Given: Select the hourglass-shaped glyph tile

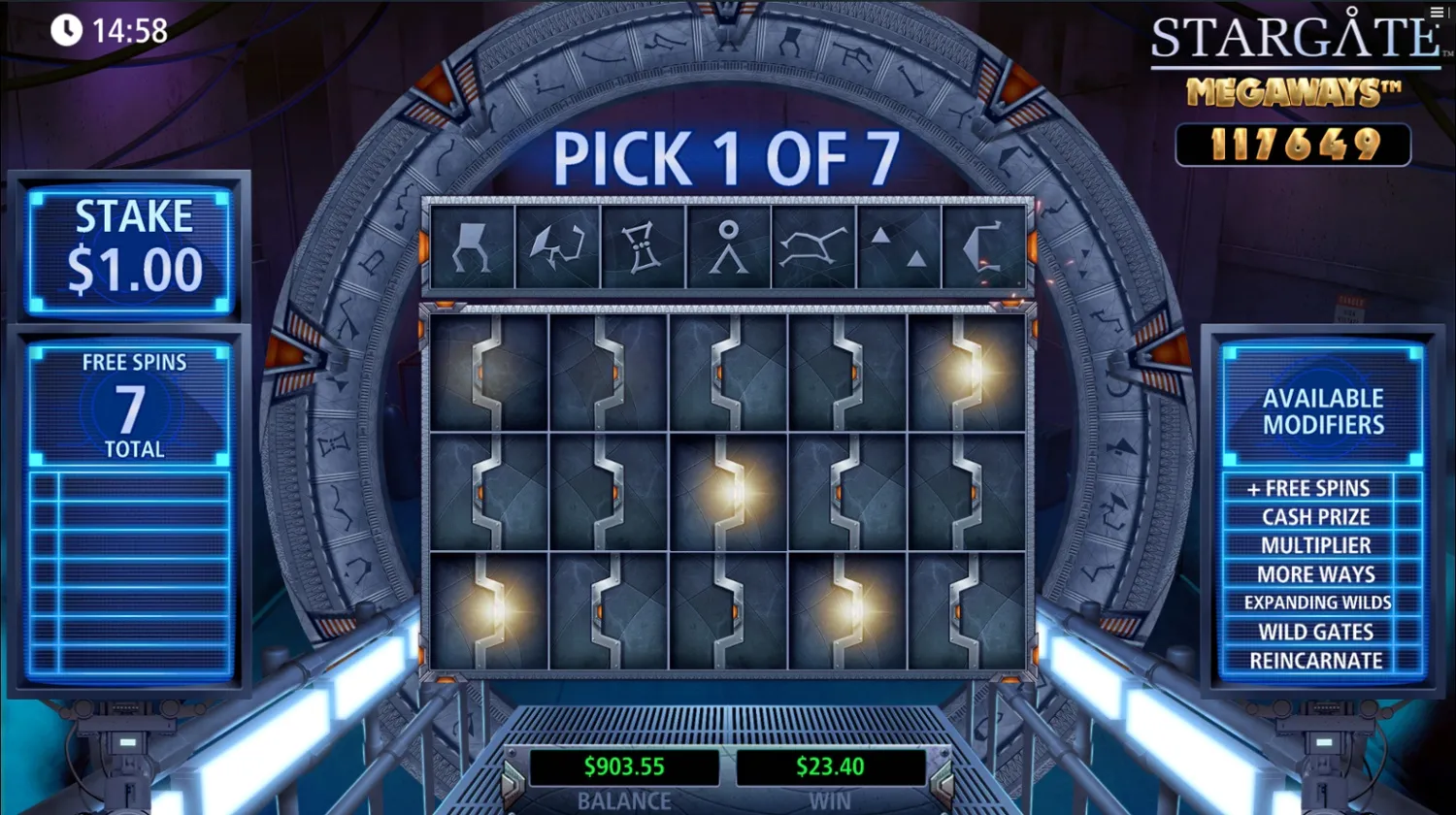Looking at the screenshot, I should (643, 245).
